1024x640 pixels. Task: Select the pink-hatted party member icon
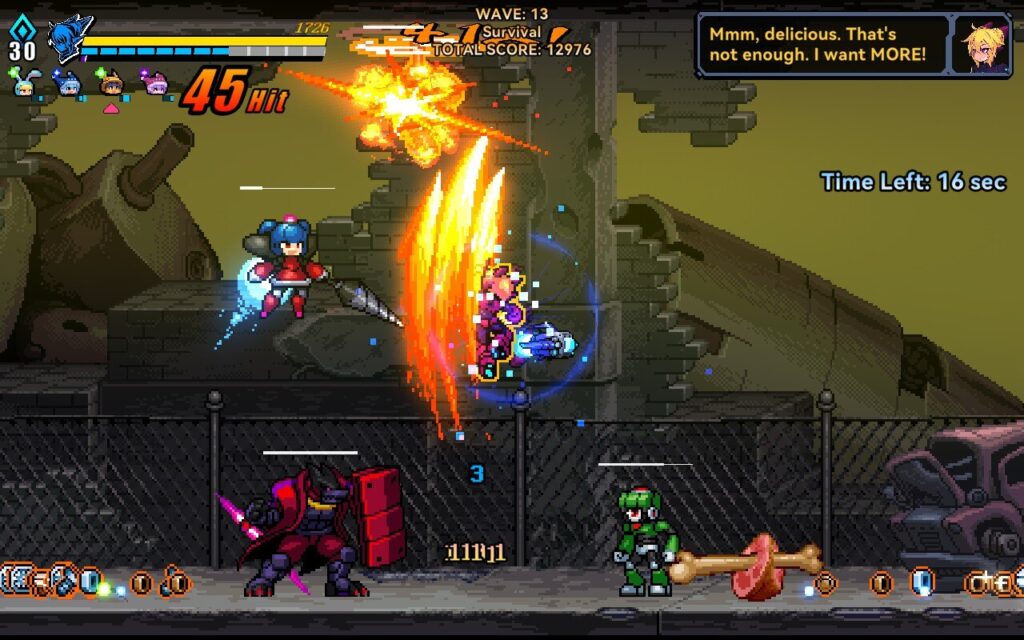(154, 83)
